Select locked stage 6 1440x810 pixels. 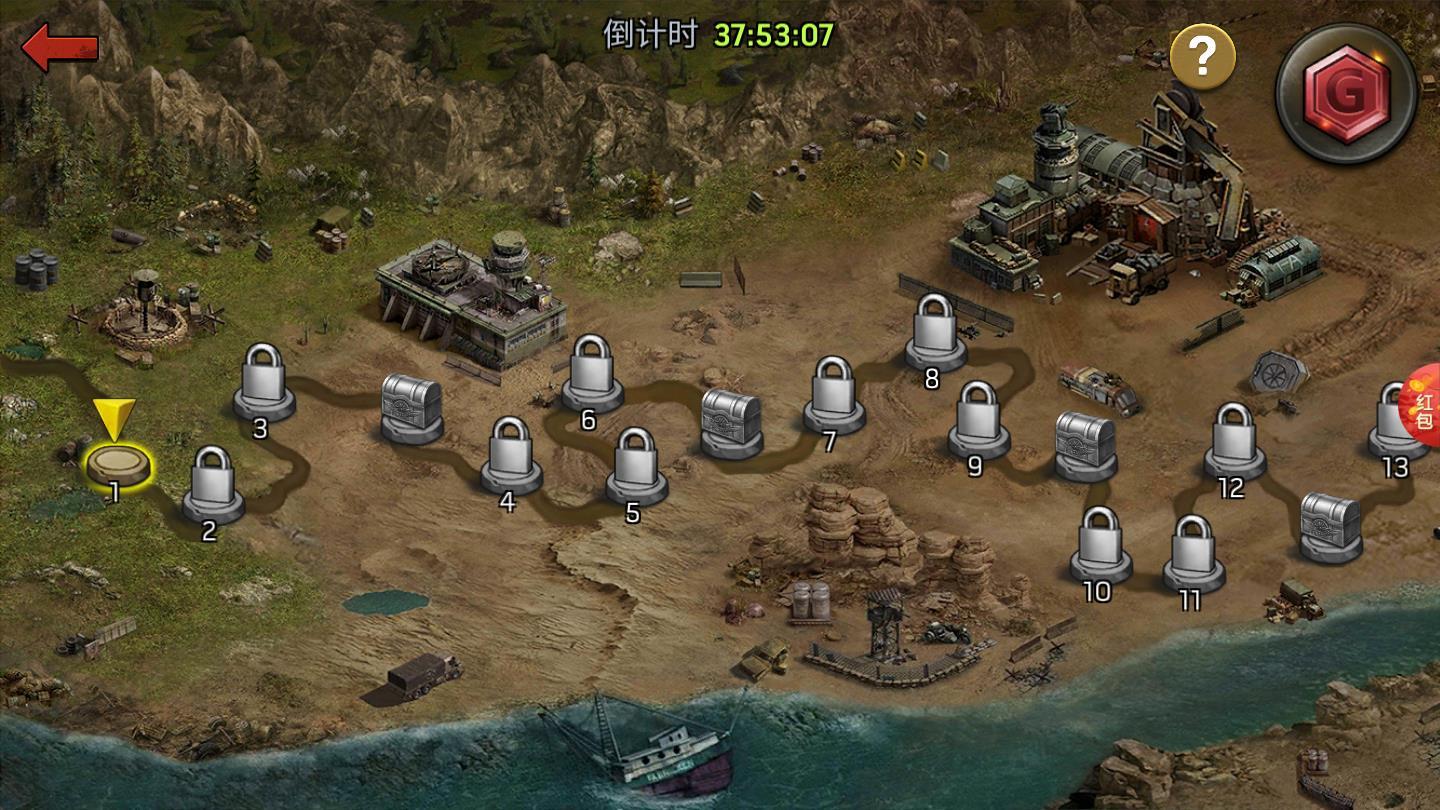coord(592,371)
